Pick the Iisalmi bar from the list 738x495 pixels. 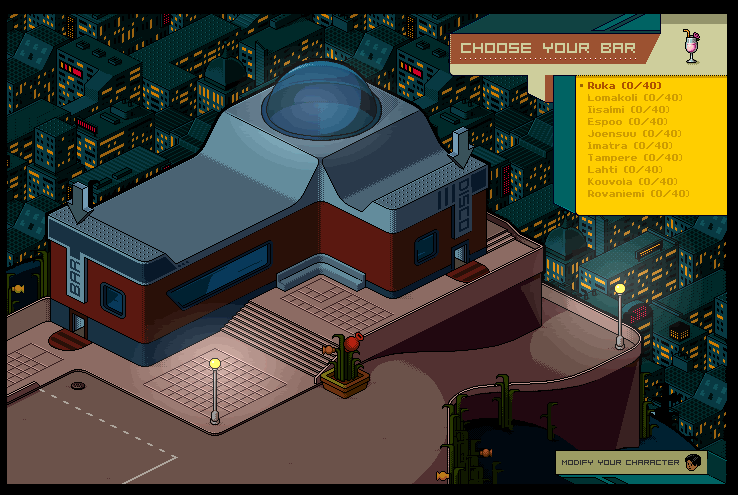[x=628, y=110]
